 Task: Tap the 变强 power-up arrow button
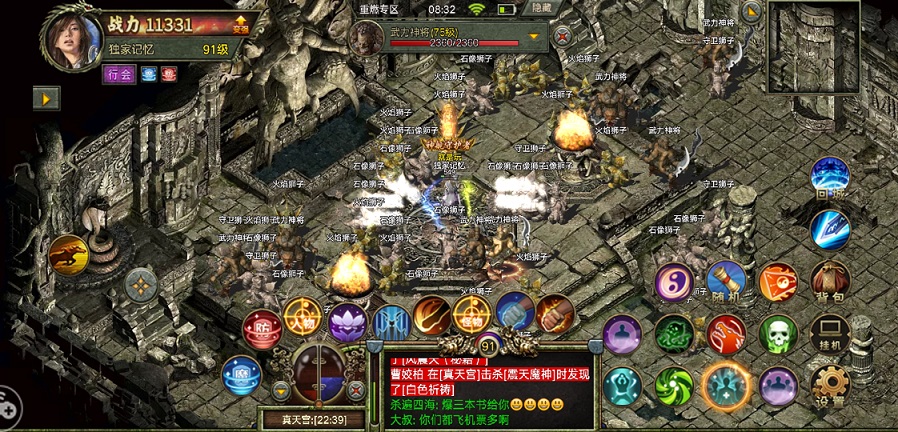point(240,24)
